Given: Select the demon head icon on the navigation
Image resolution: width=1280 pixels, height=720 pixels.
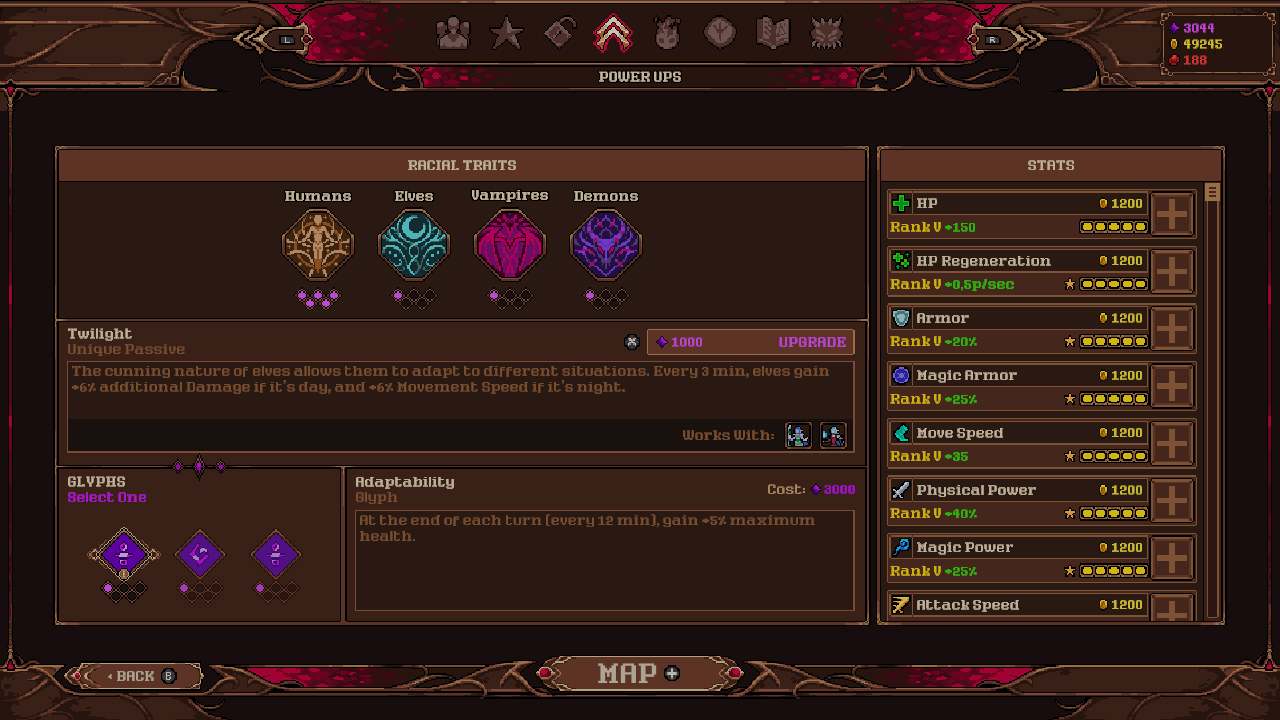Looking at the screenshot, I should tap(828, 32).
